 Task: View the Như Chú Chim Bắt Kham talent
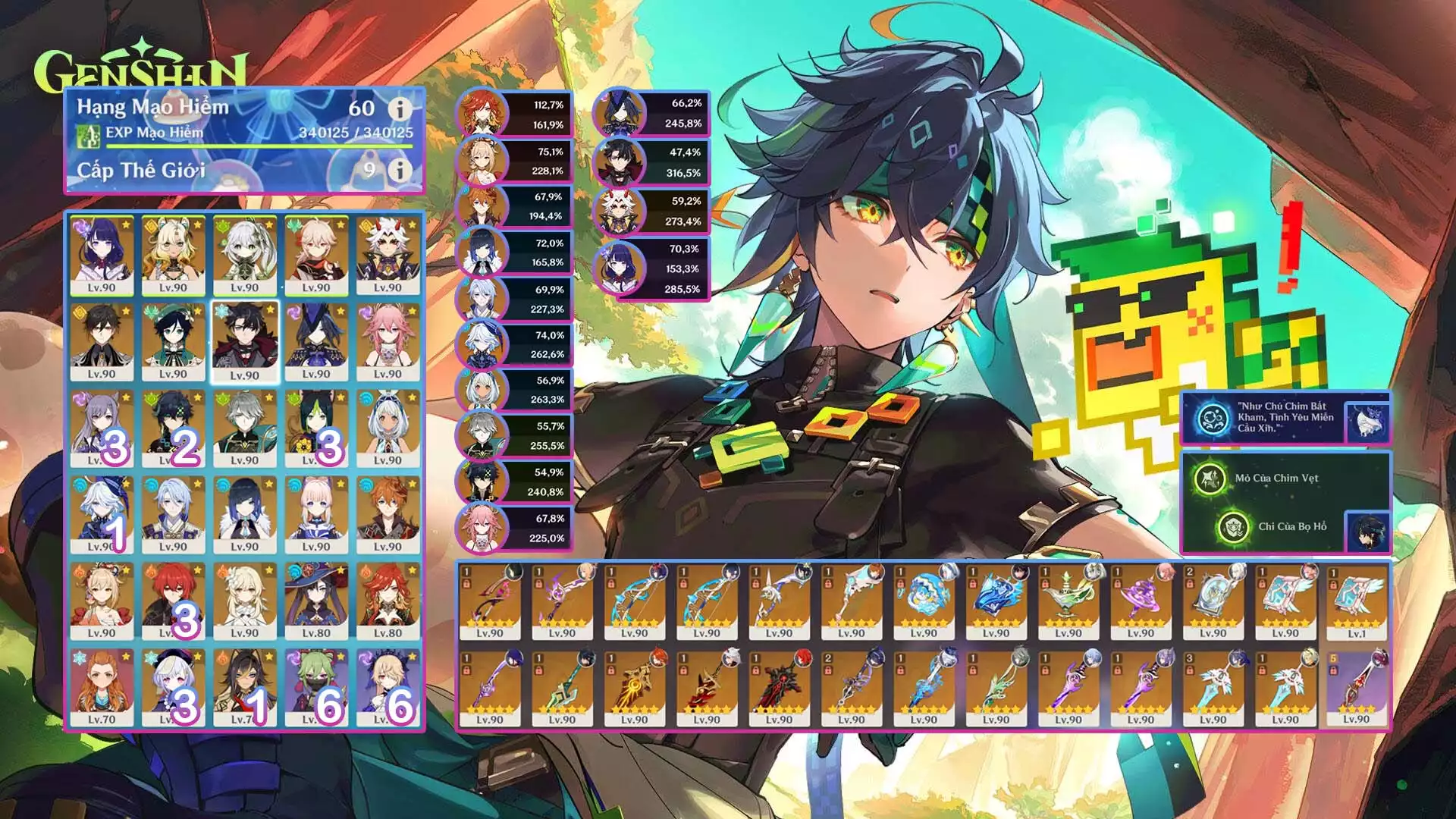[x=1213, y=419]
